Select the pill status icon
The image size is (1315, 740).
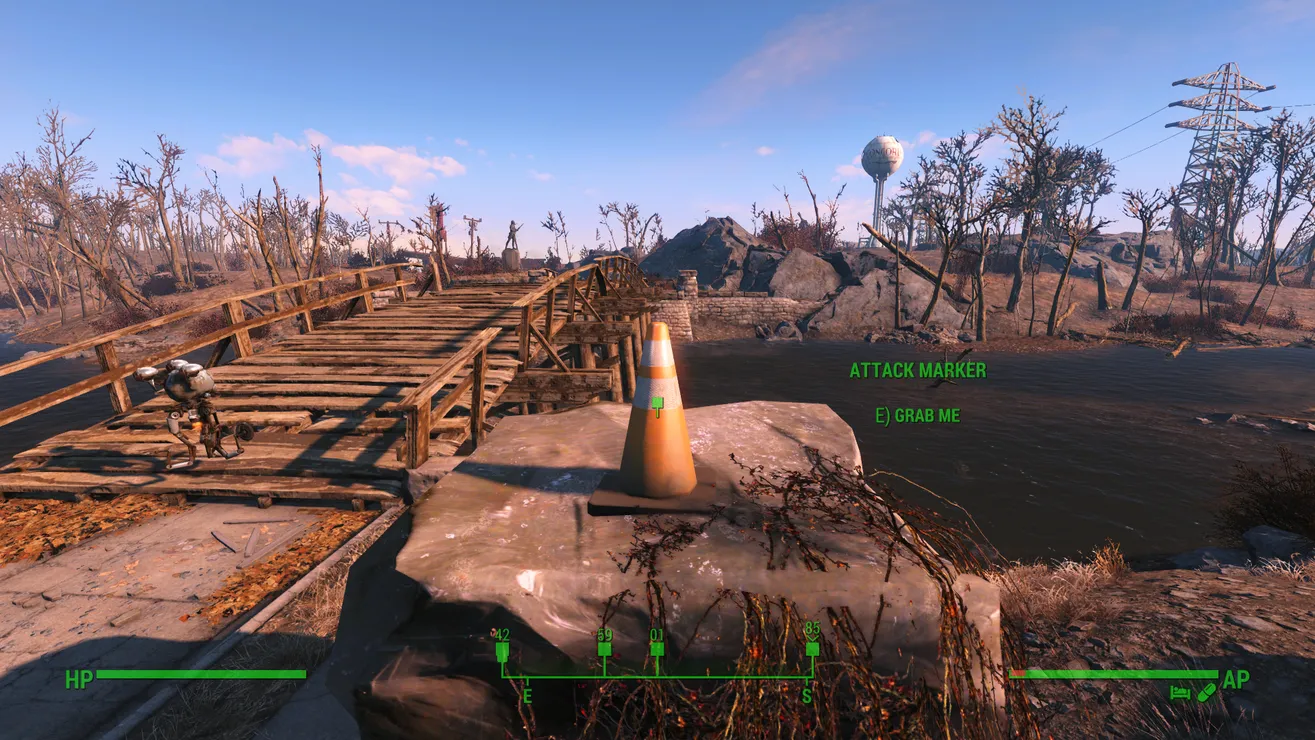pyautogui.click(x=1205, y=692)
